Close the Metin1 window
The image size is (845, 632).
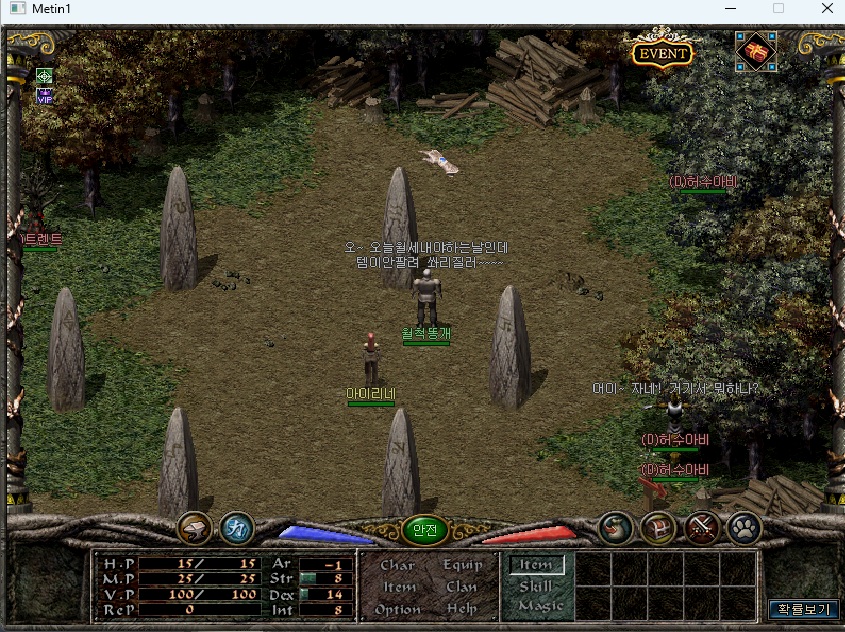(x=824, y=8)
